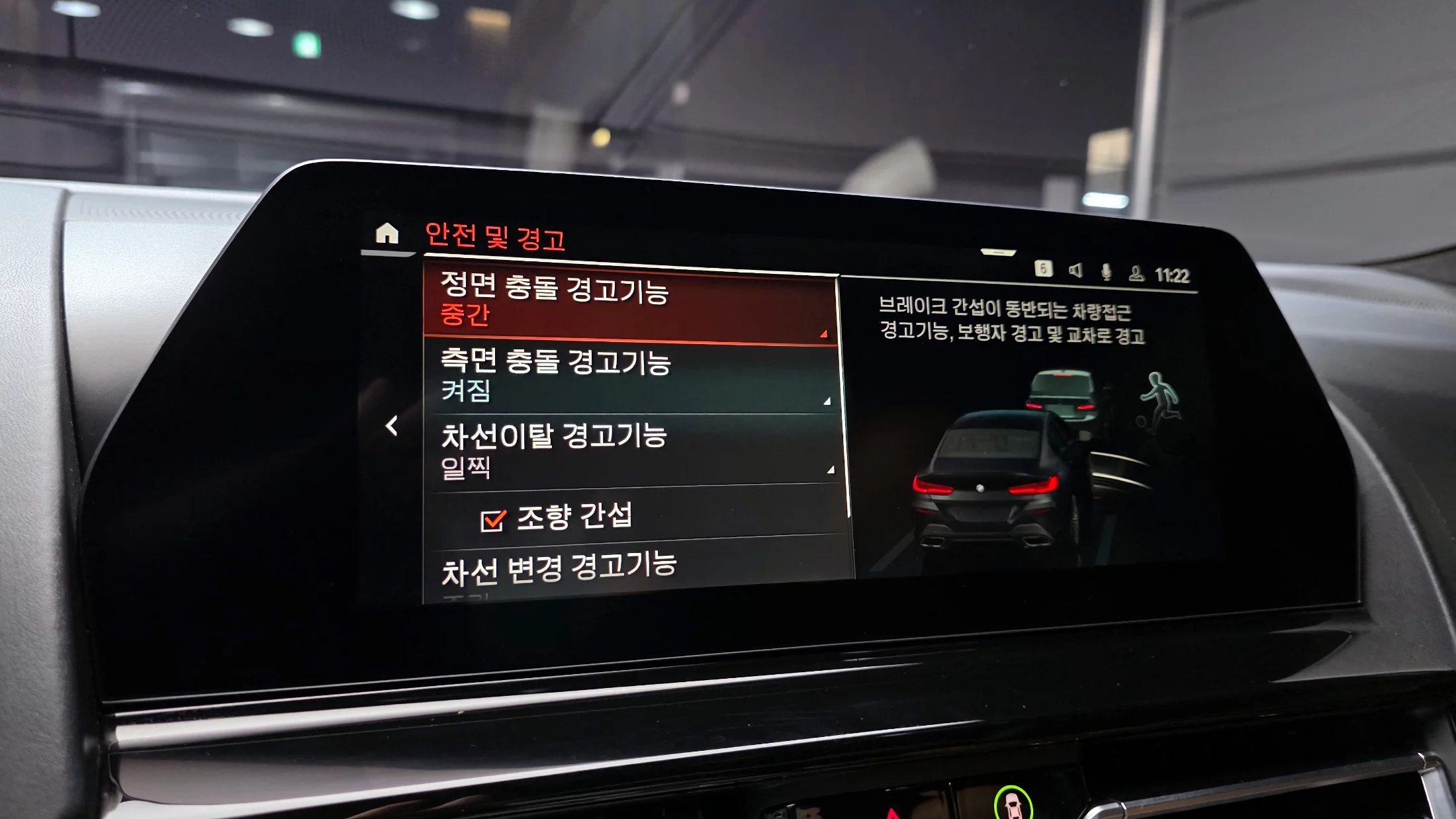The width and height of the screenshot is (1456, 819).
Task: Activate the microphone status icon
Action: click(1106, 272)
